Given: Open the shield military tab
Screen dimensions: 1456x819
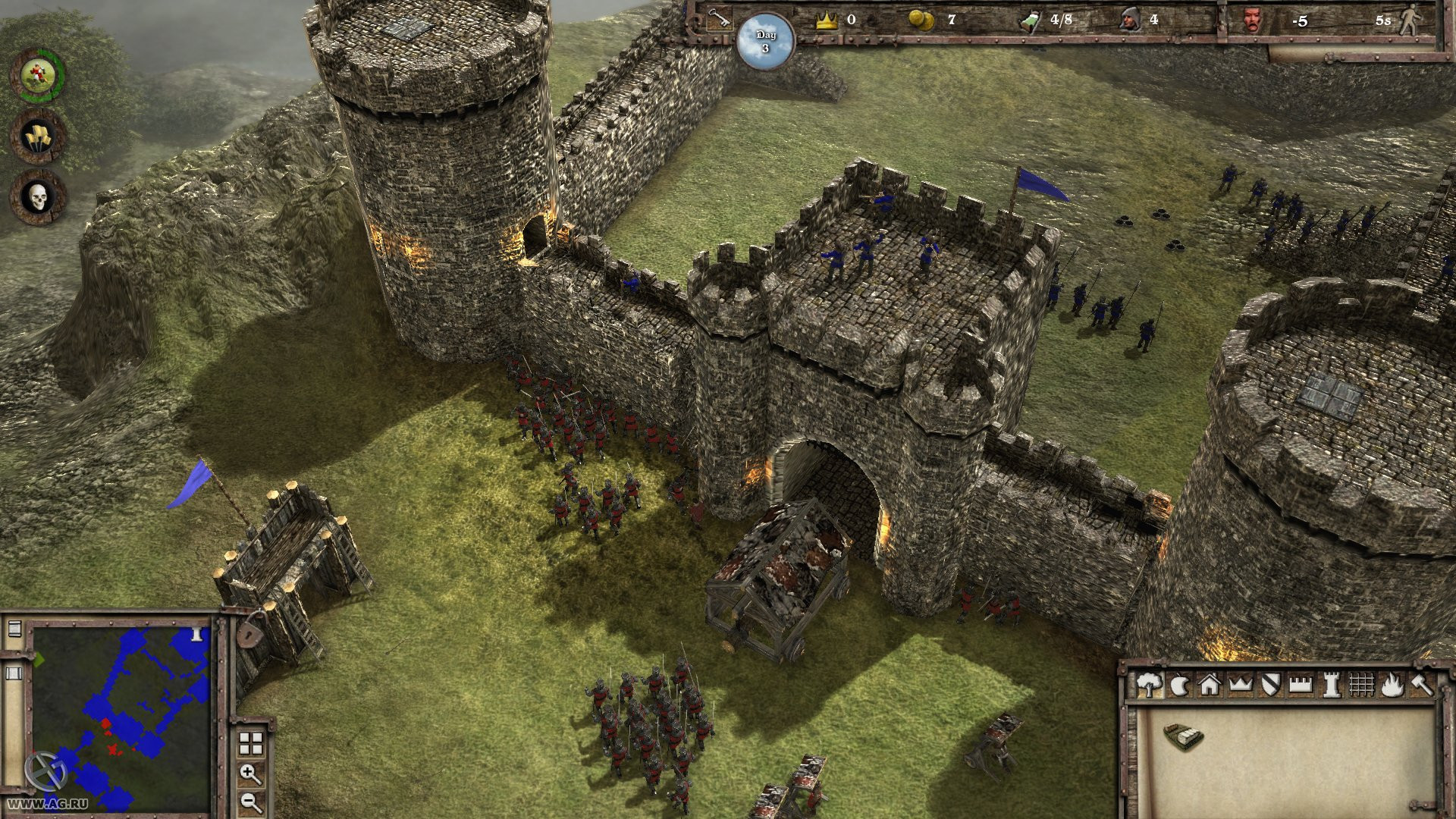Looking at the screenshot, I should pyautogui.click(x=1270, y=685).
